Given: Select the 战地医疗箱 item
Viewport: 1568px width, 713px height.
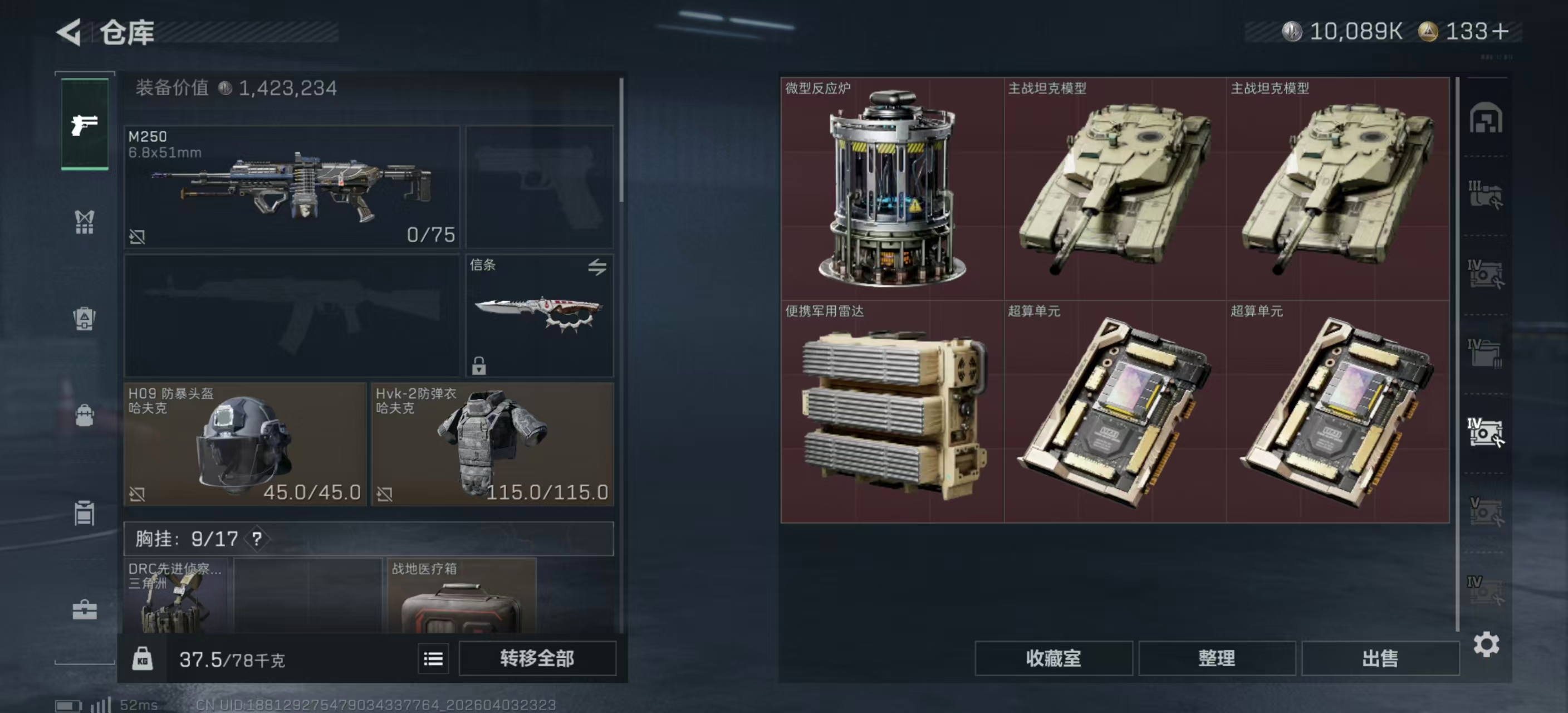Looking at the screenshot, I should point(462,596).
